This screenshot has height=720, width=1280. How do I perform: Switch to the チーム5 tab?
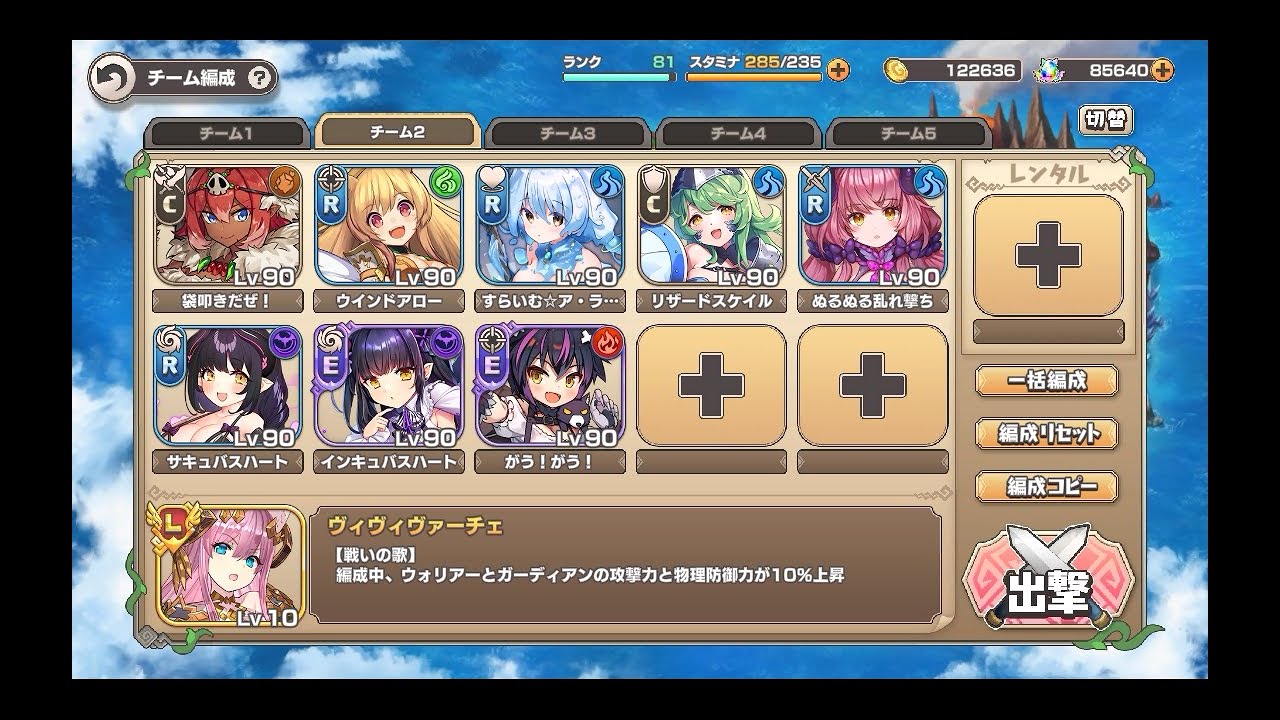tap(908, 134)
